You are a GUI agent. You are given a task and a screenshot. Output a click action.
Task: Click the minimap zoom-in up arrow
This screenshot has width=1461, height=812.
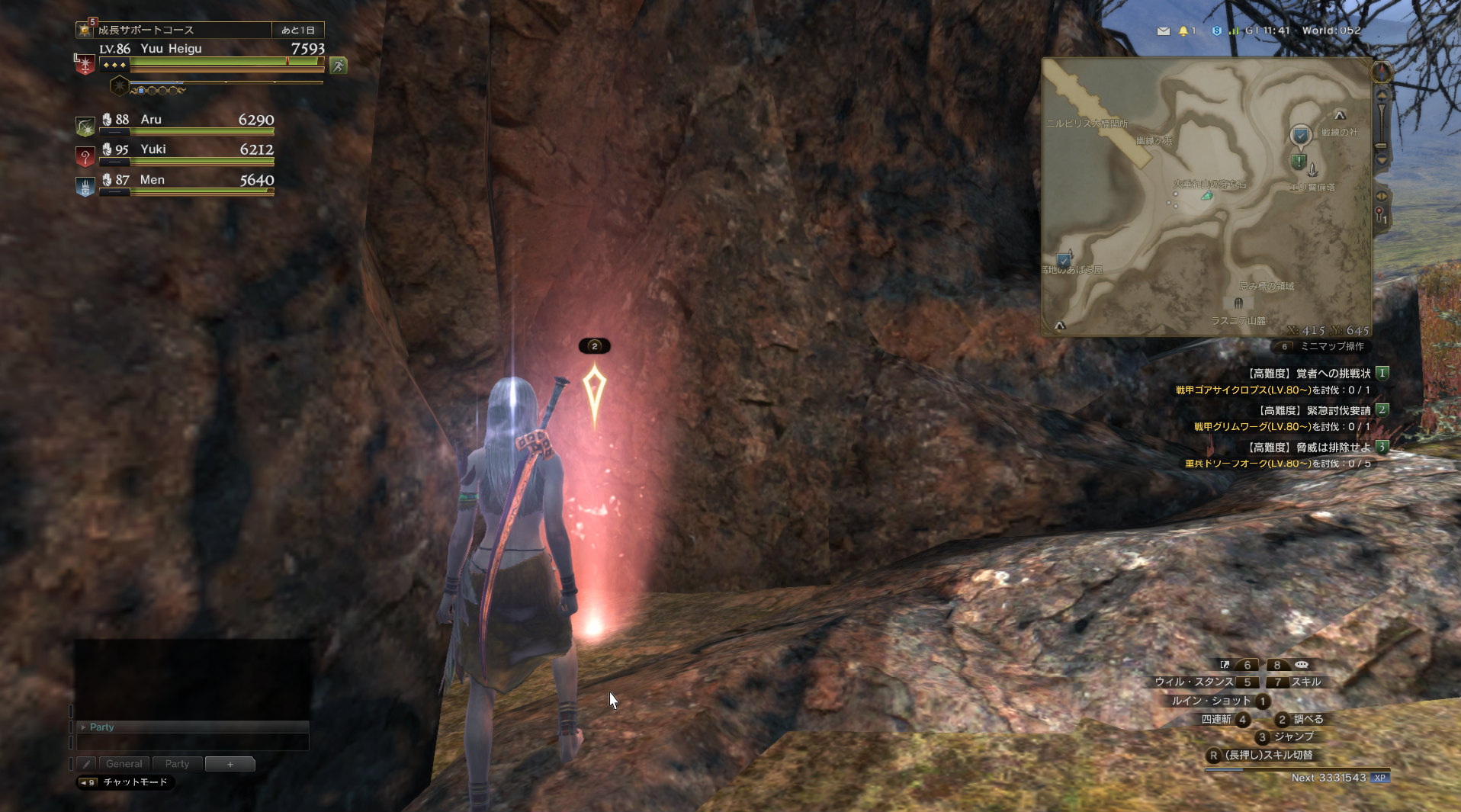point(1381,95)
